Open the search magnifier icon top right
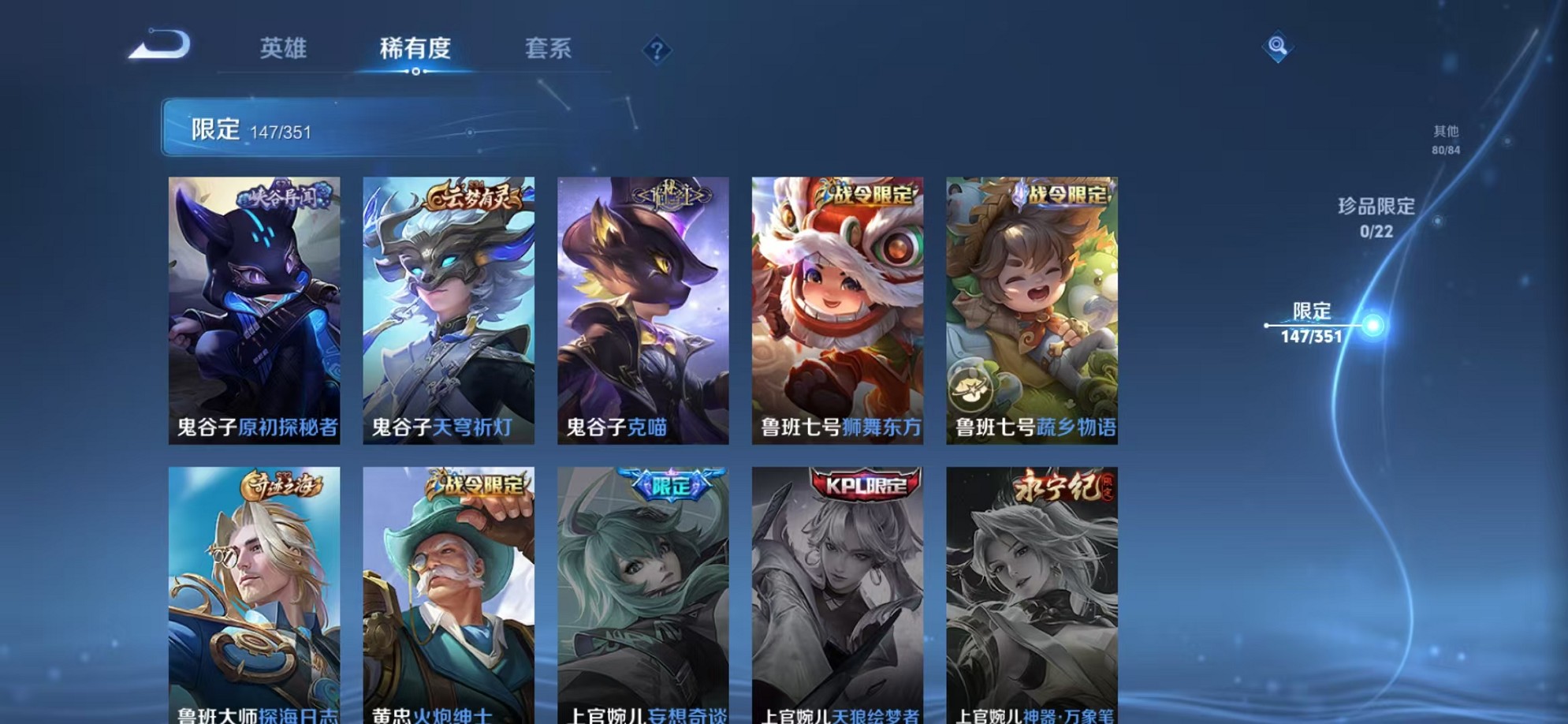This screenshot has width=1568, height=724. tap(1278, 46)
